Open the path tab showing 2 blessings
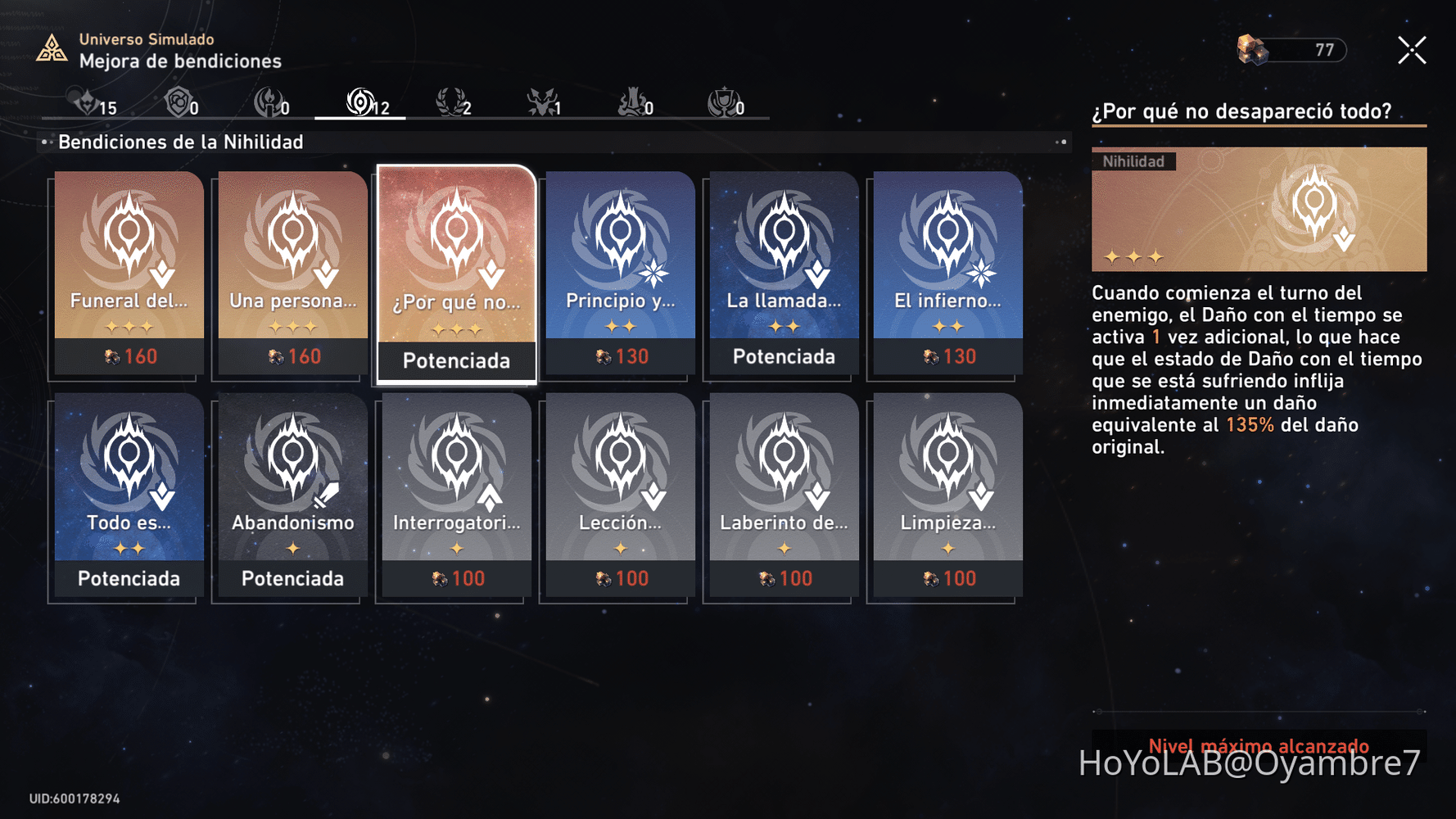 [453, 104]
